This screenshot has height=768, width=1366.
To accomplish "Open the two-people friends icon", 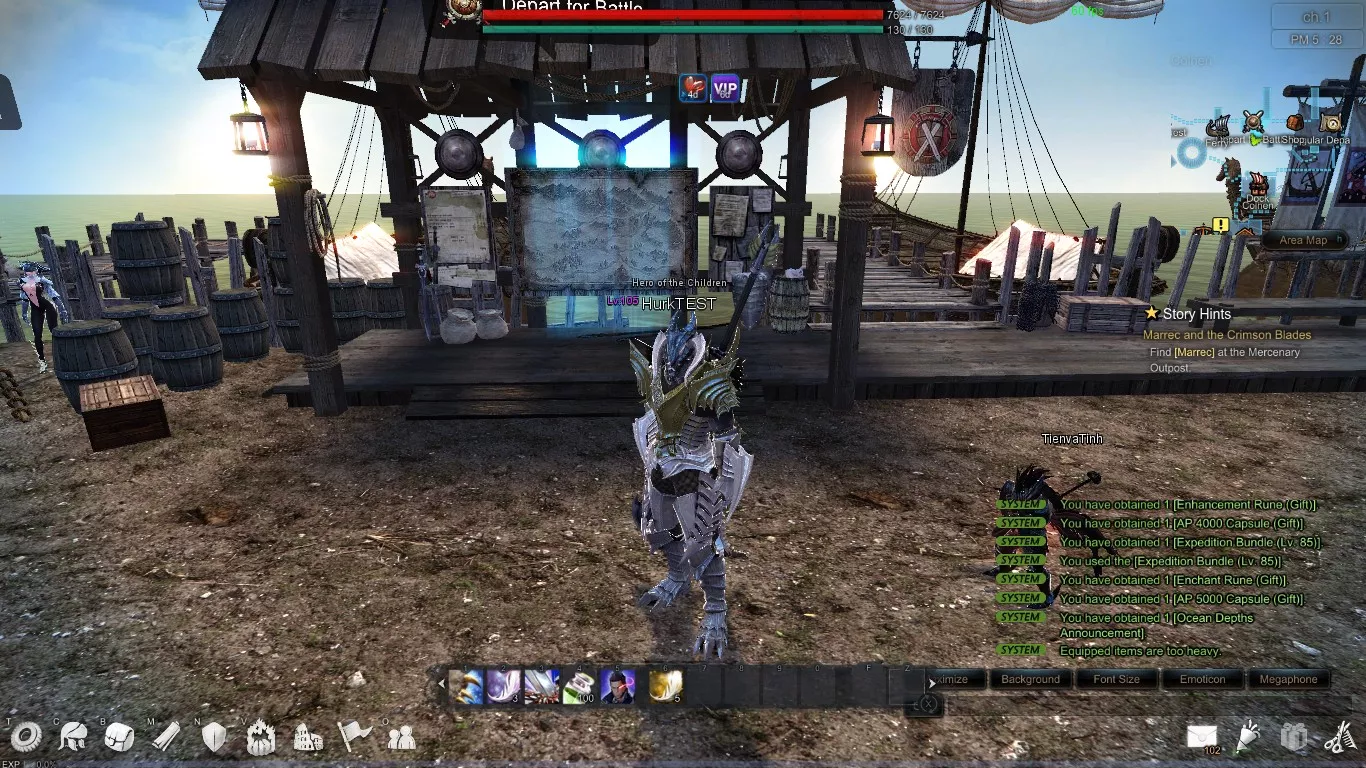I will pos(401,738).
